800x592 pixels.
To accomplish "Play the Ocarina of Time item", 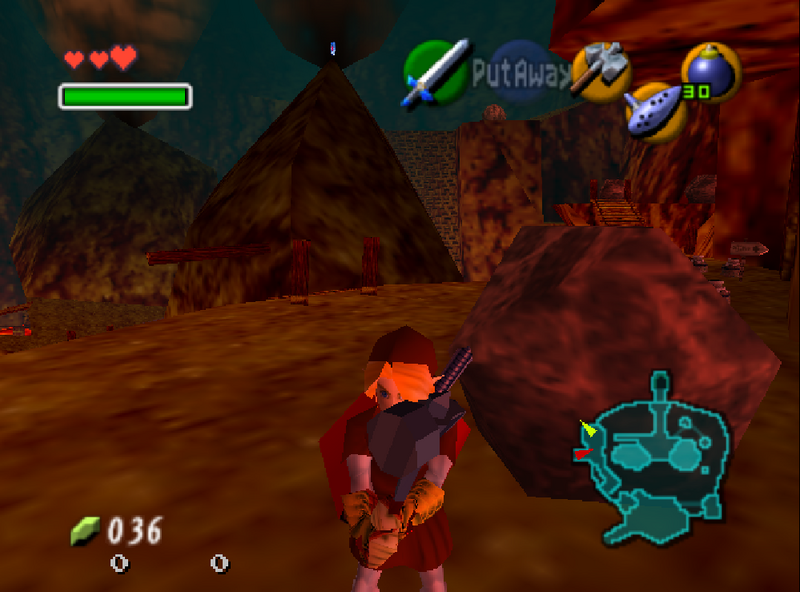I will (656, 111).
